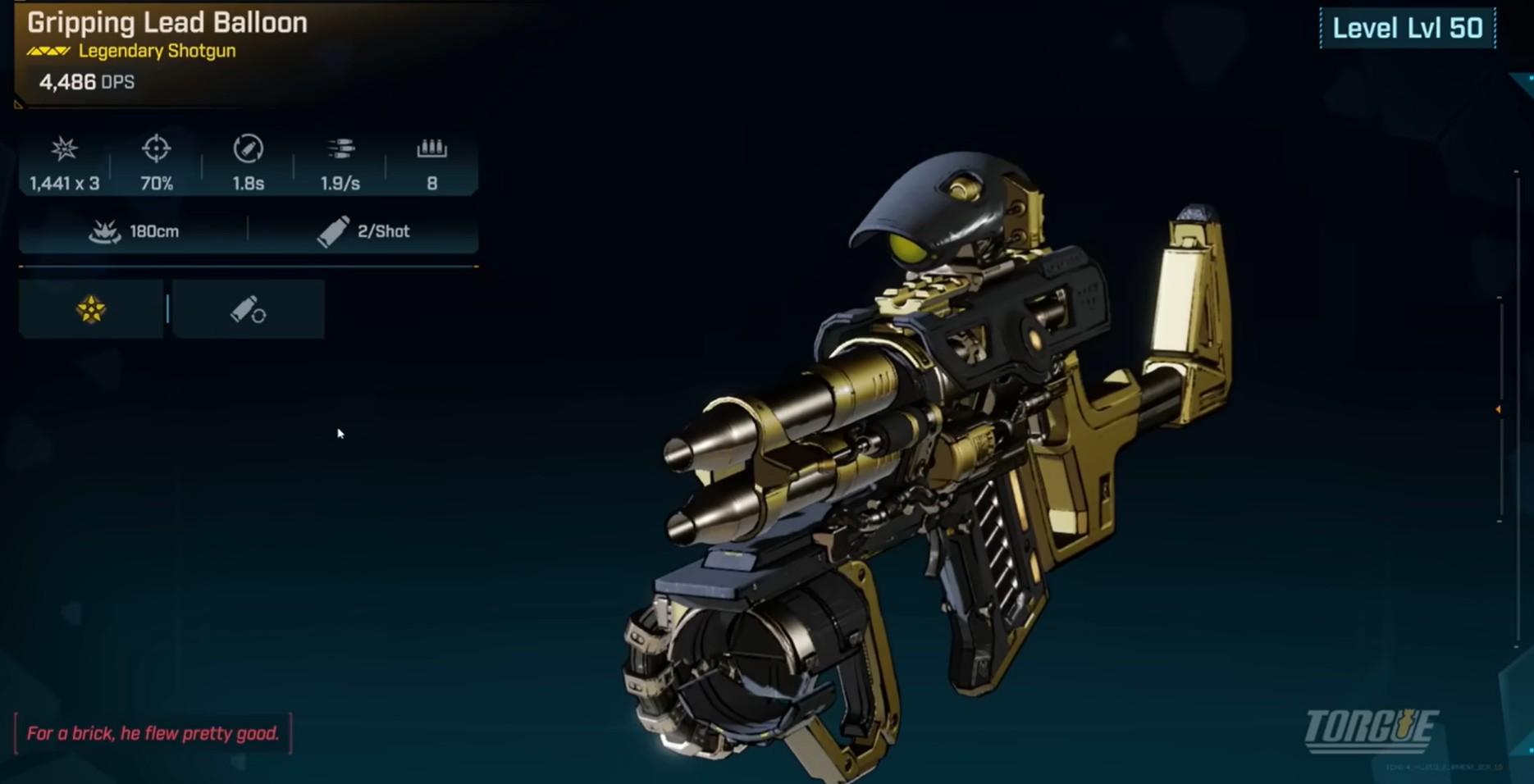Click the red flavor text quote
This screenshot has height=784, width=1534.
153,732
